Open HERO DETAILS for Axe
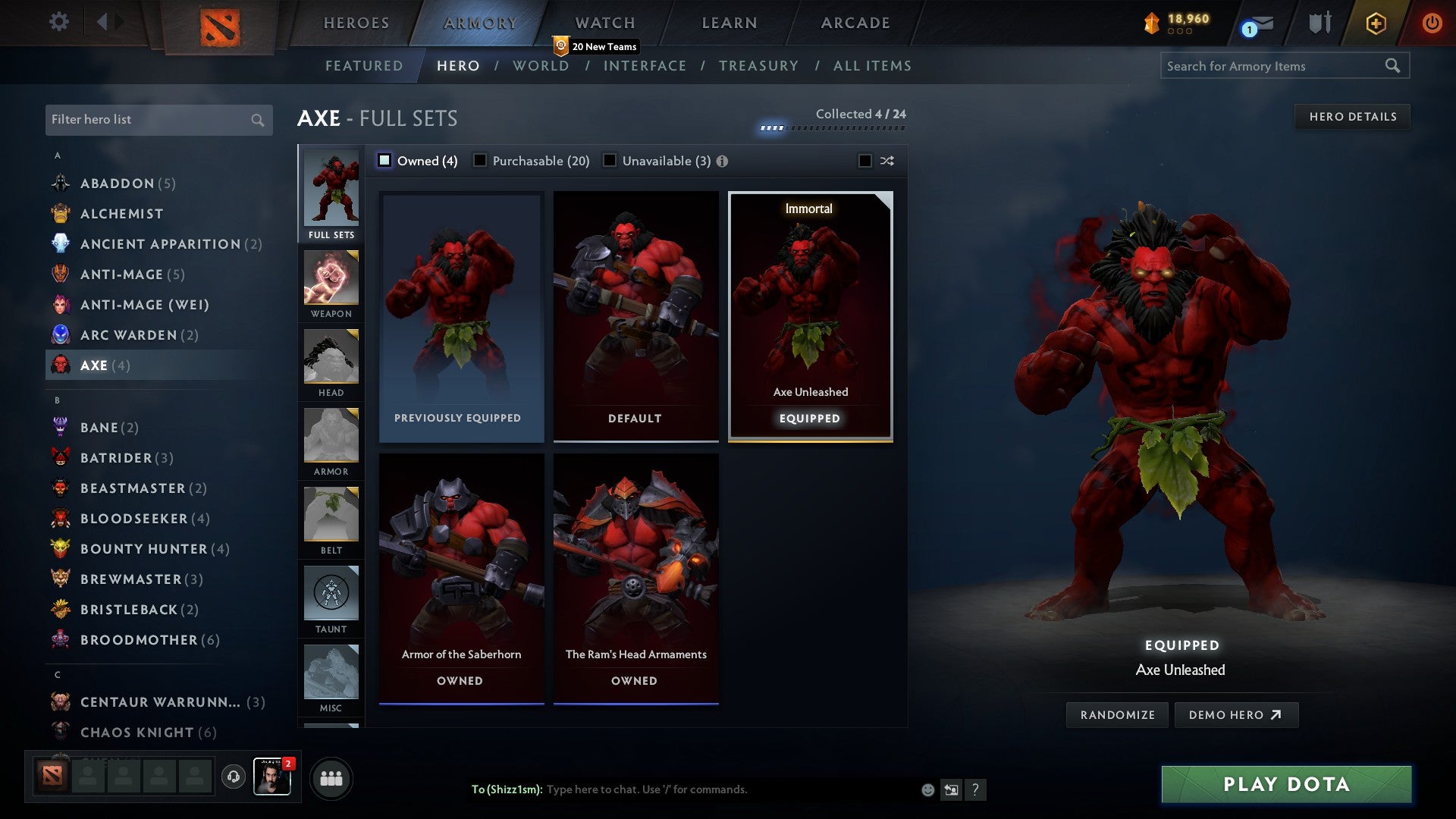This screenshot has height=819, width=1456. pyautogui.click(x=1353, y=116)
